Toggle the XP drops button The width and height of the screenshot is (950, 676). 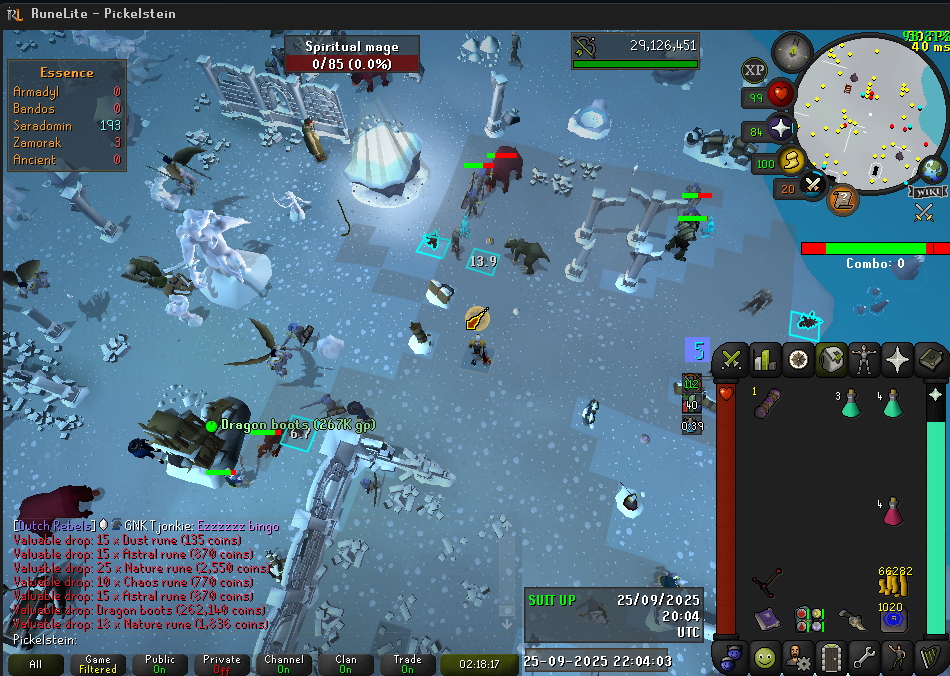click(x=755, y=70)
